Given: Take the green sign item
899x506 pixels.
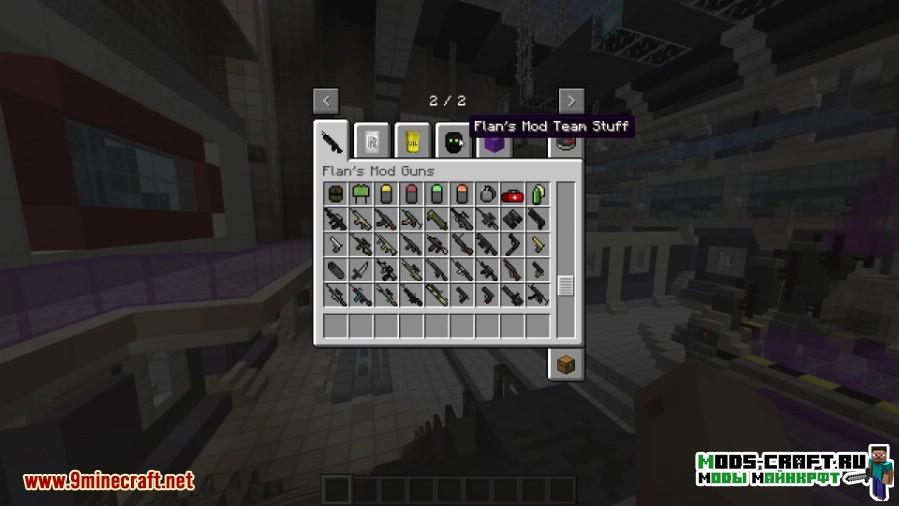Looking at the screenshot, I should pyautogui.click(x=361, y=194).
